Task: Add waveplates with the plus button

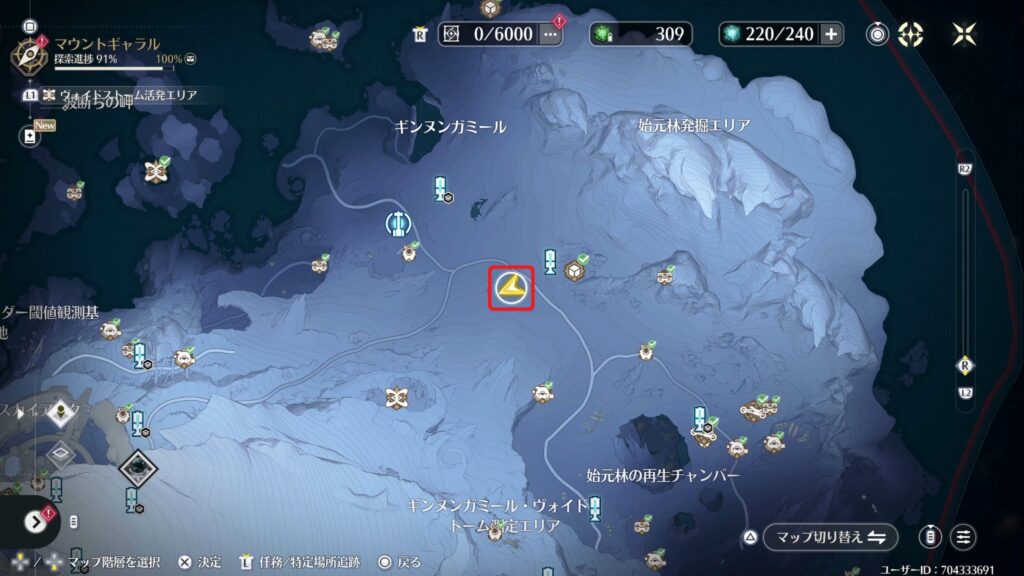Action: click(831, 34)
